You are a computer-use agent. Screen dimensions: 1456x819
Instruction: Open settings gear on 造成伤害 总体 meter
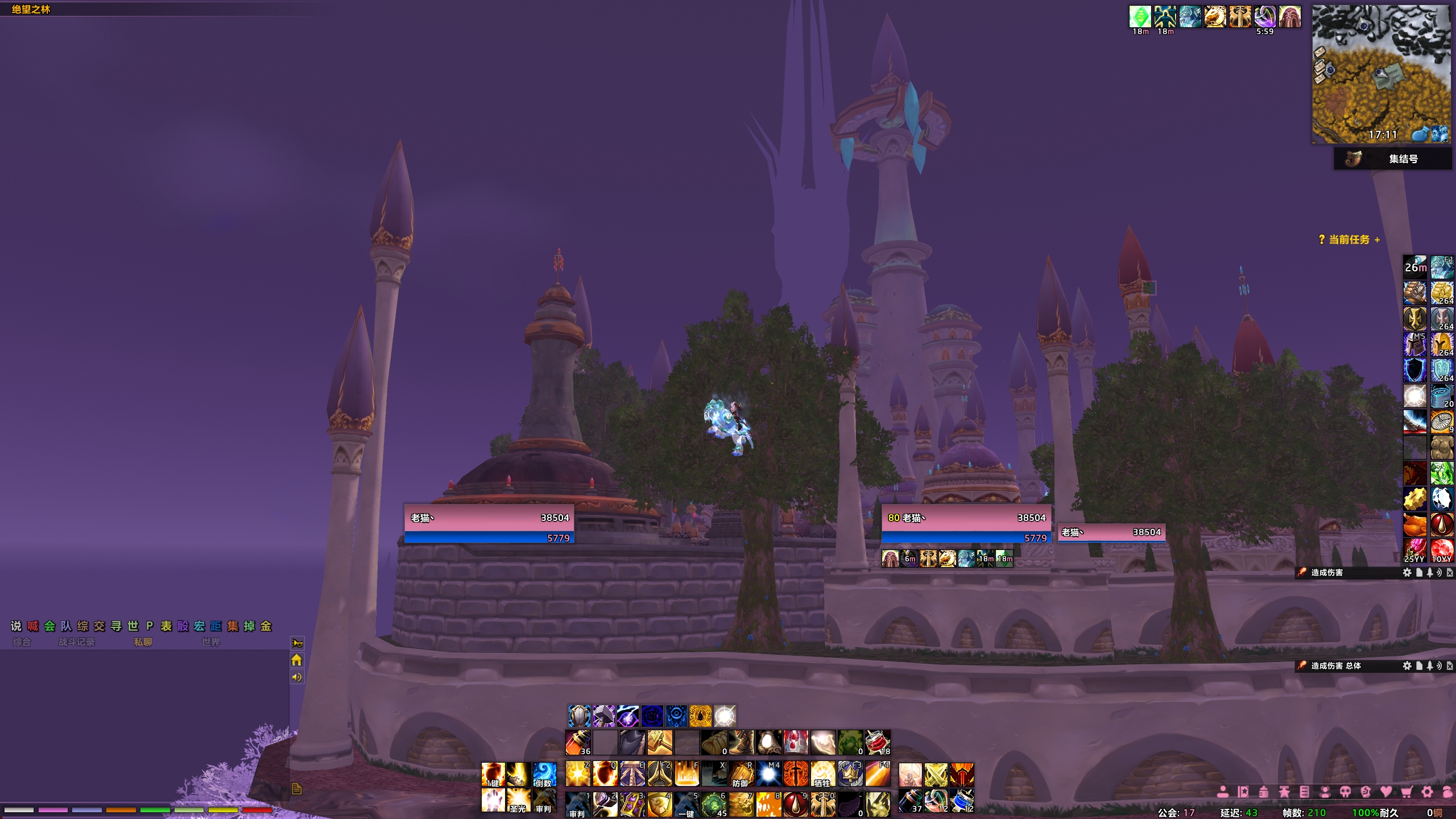[x=1407, y=665]
